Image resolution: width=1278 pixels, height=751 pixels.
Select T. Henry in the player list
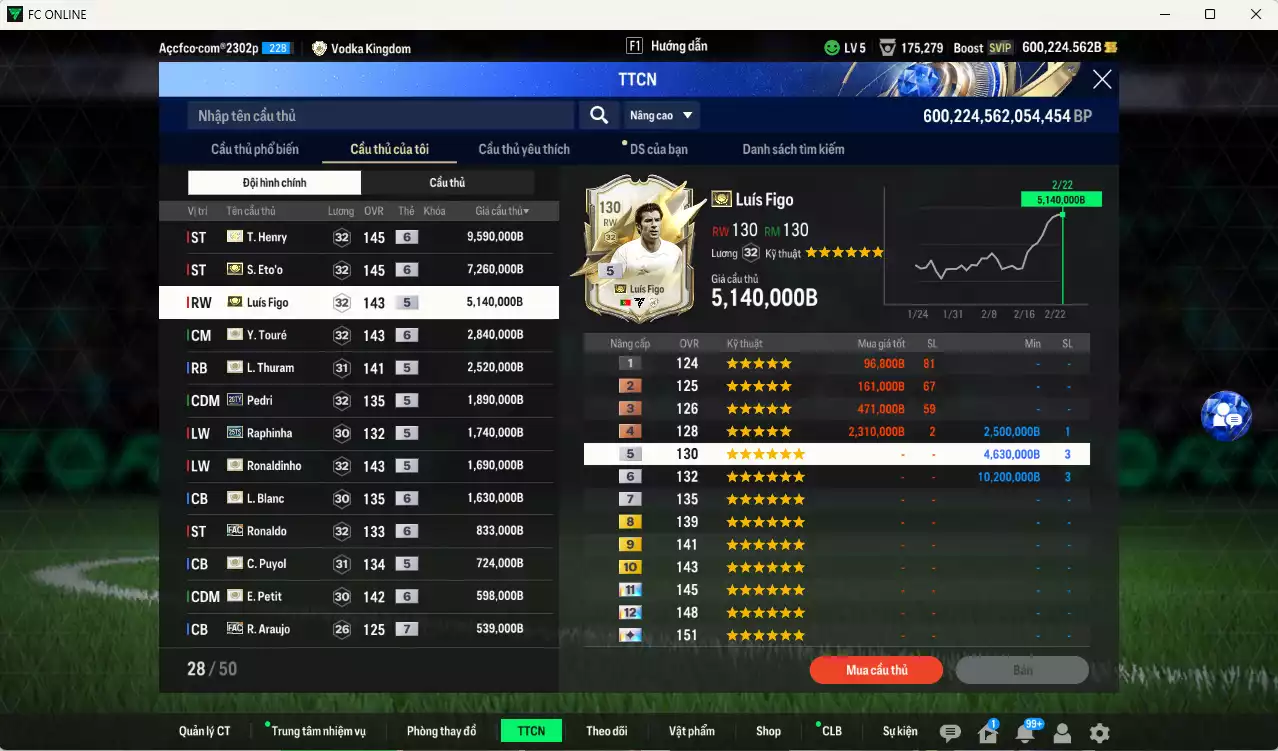(x=358, y=237)
